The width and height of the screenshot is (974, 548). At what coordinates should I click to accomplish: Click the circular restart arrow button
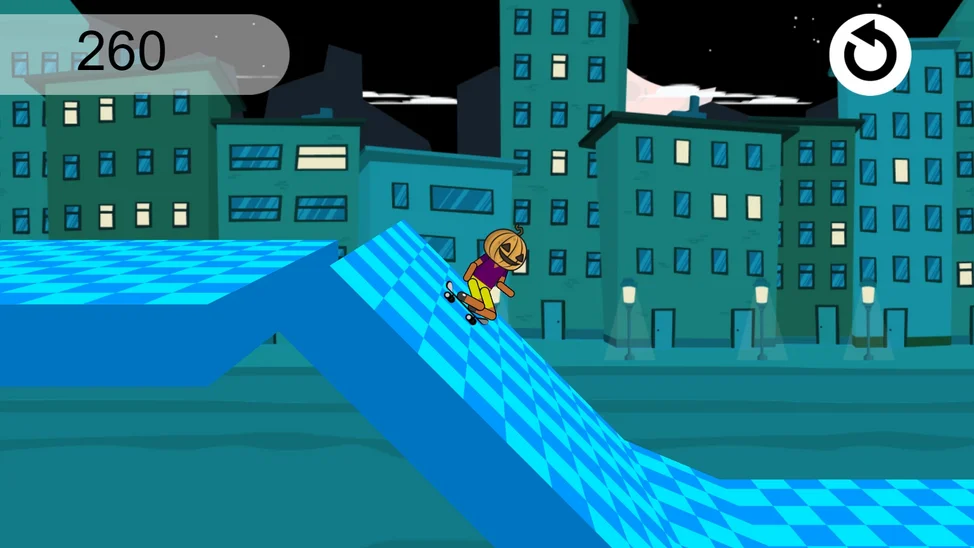click(869, 55)
